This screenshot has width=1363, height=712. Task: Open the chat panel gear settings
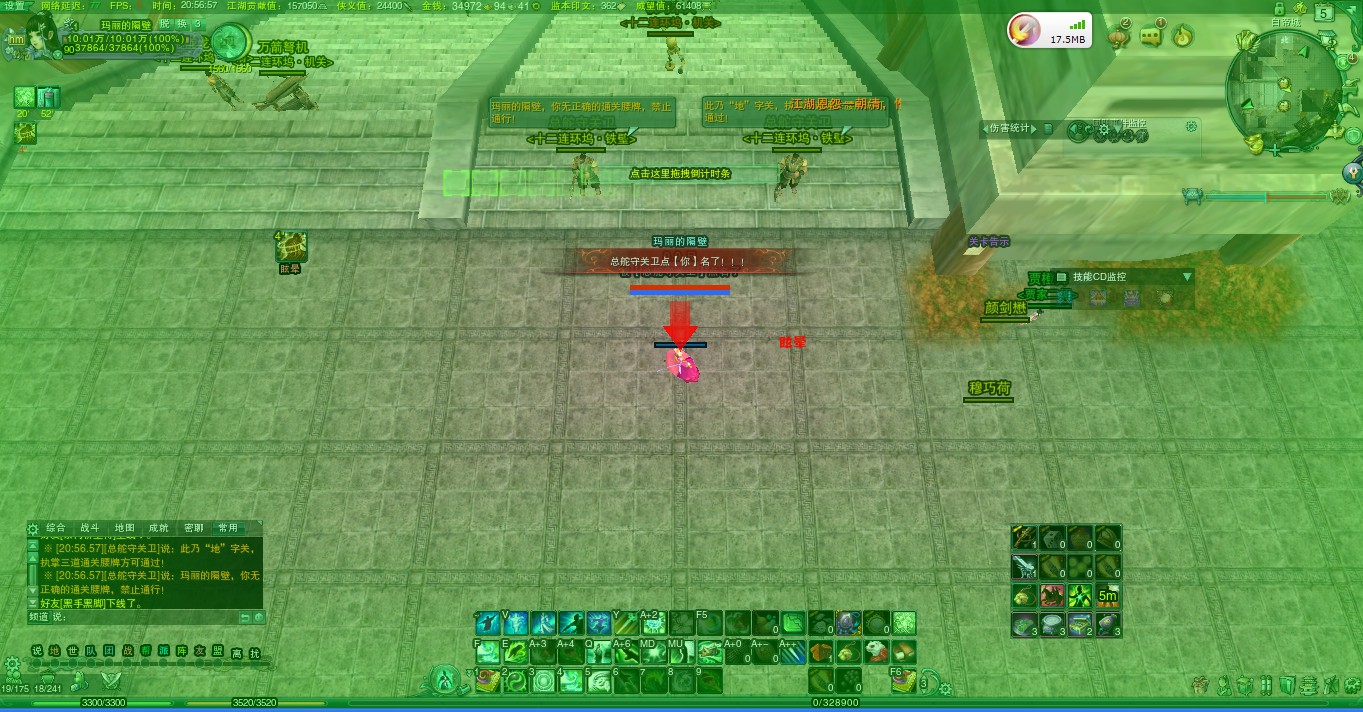tap(33, 528)
